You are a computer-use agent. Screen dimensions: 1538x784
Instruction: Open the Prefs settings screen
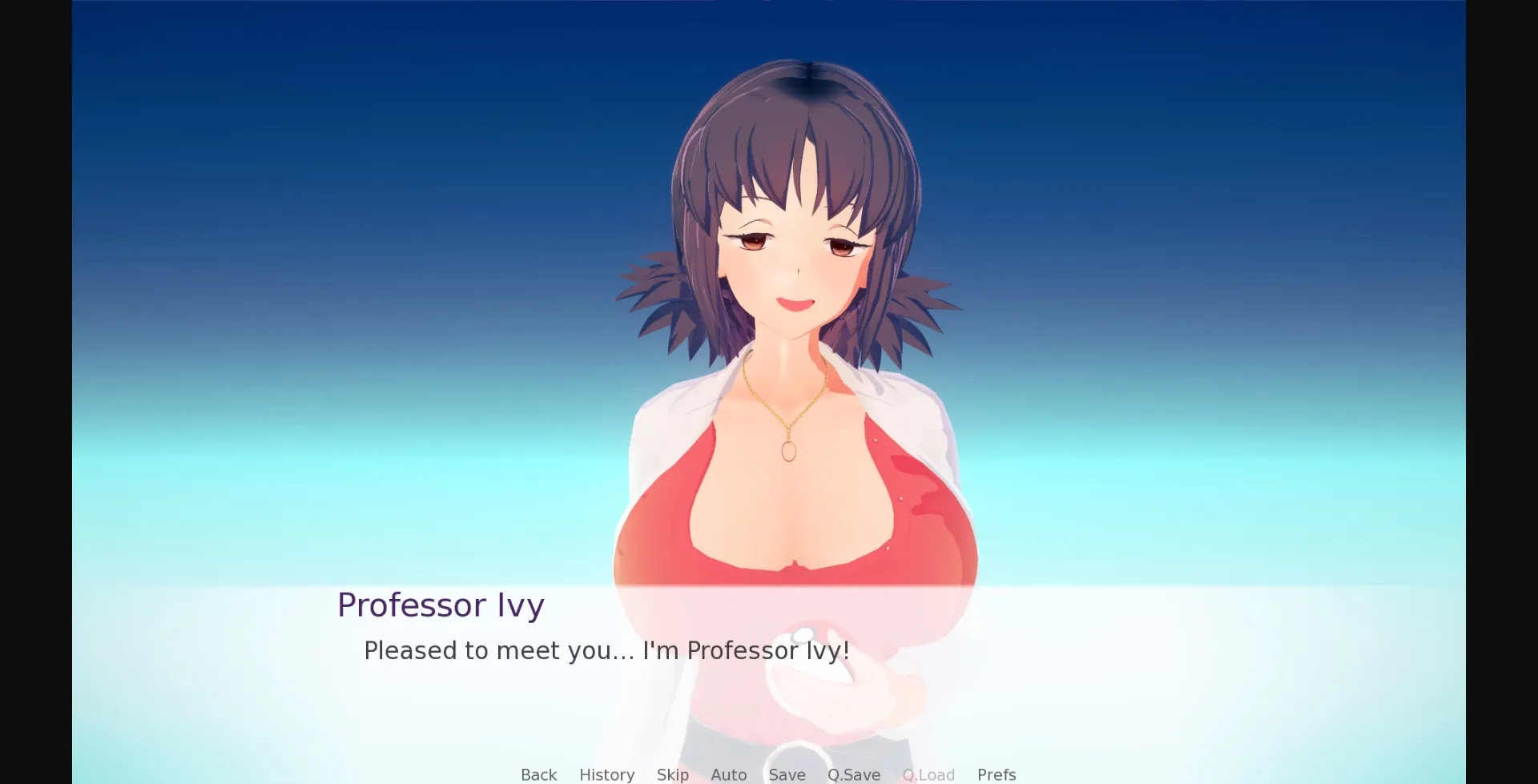(x=996, y=774)
